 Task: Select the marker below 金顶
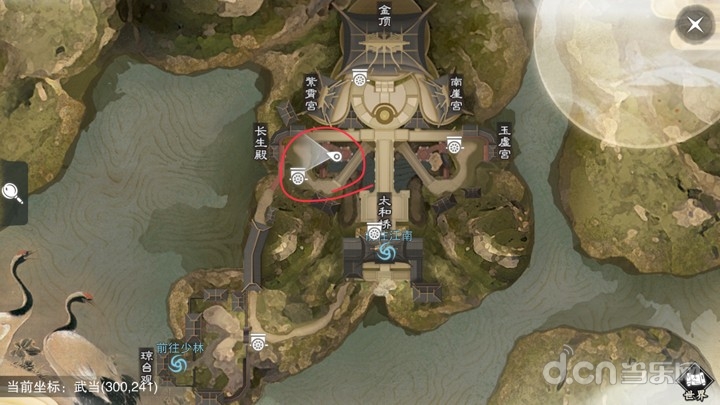(x=360, y=77)
